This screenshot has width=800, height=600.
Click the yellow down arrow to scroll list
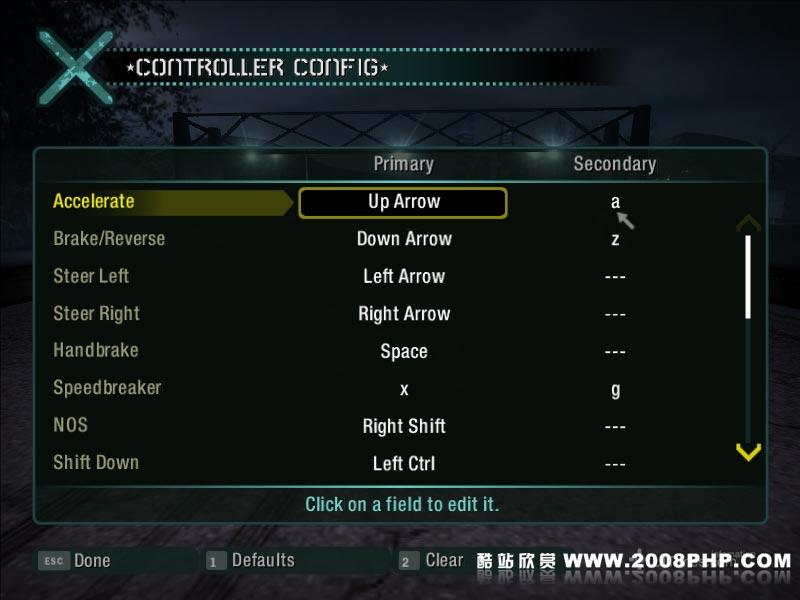[748, 453]
